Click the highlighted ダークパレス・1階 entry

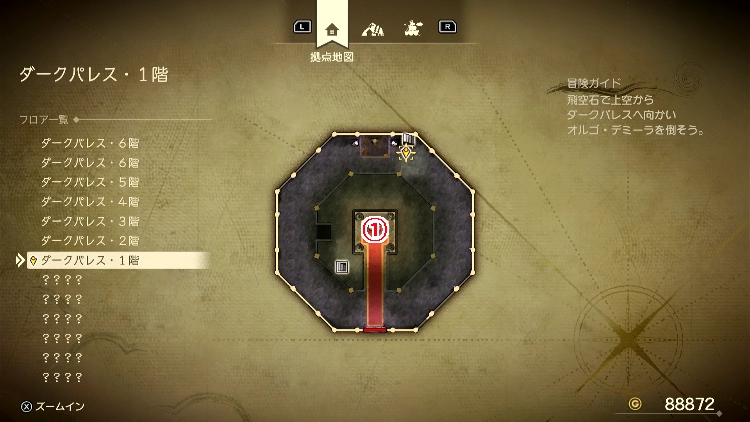point(90,260)
